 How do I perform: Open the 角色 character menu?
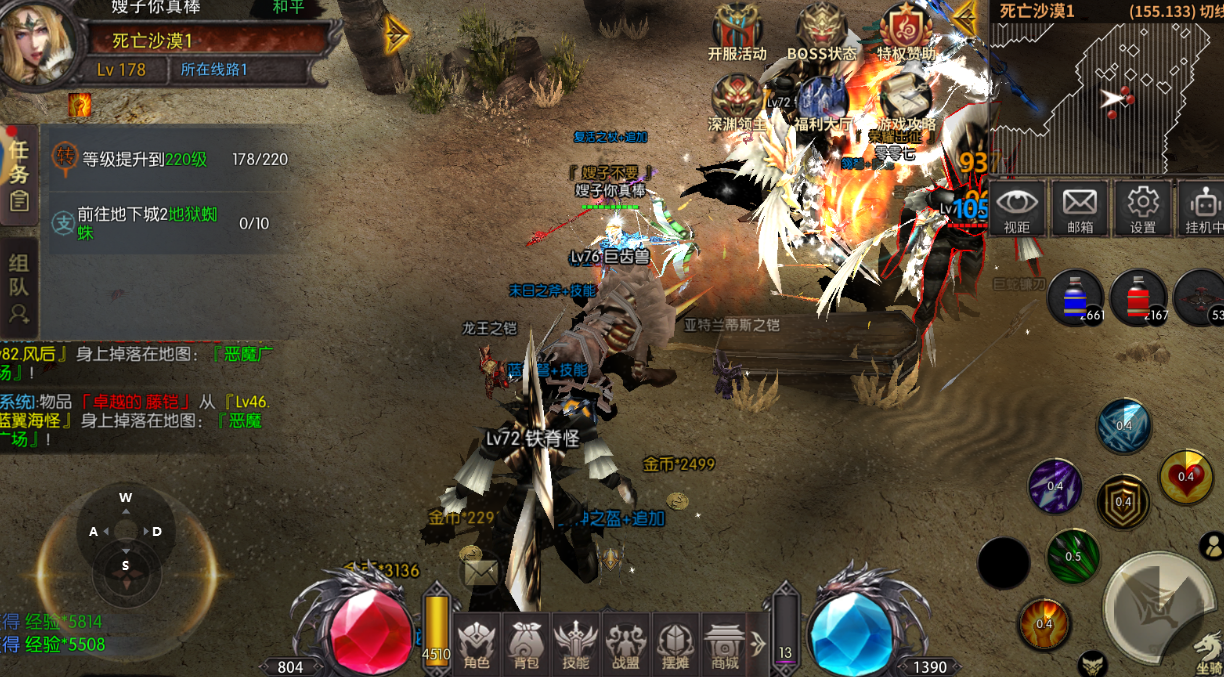477,644
